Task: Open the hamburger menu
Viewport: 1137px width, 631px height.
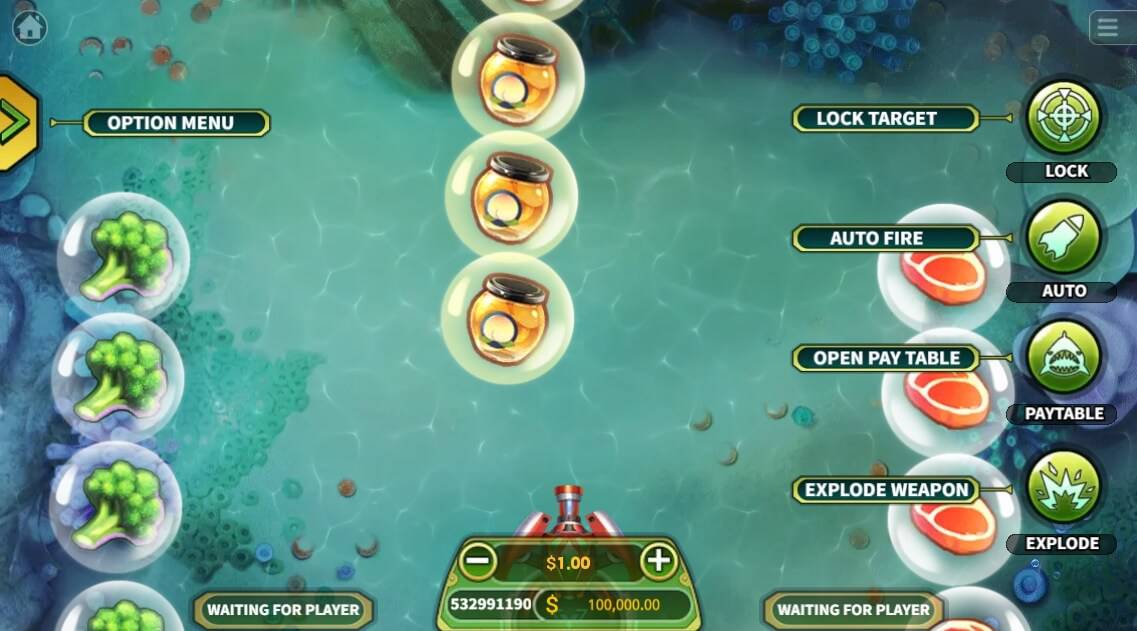Action: (x=1107, y=27)
